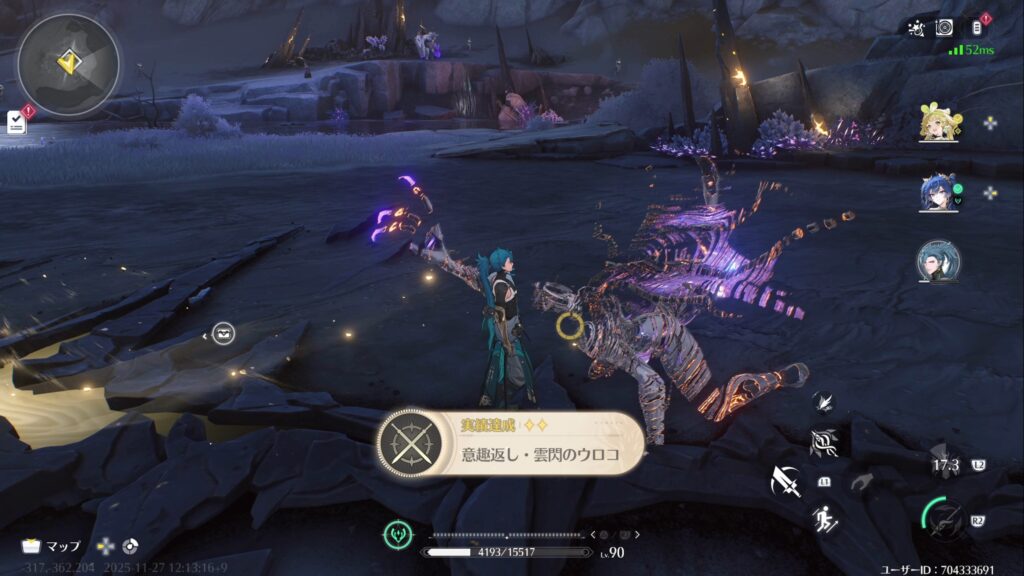Open the quest log clipboard icon
1024x576 pixels.
pyautogui.click(x=16, y=122)
